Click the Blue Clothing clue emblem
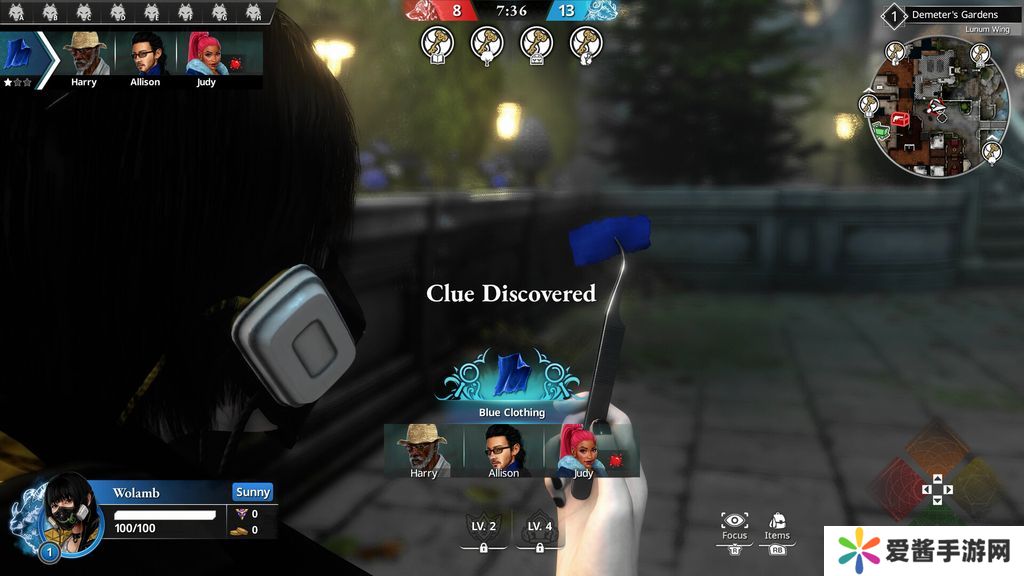The image size is (1024, 576). pyautogui.click(x=511, y=376)
